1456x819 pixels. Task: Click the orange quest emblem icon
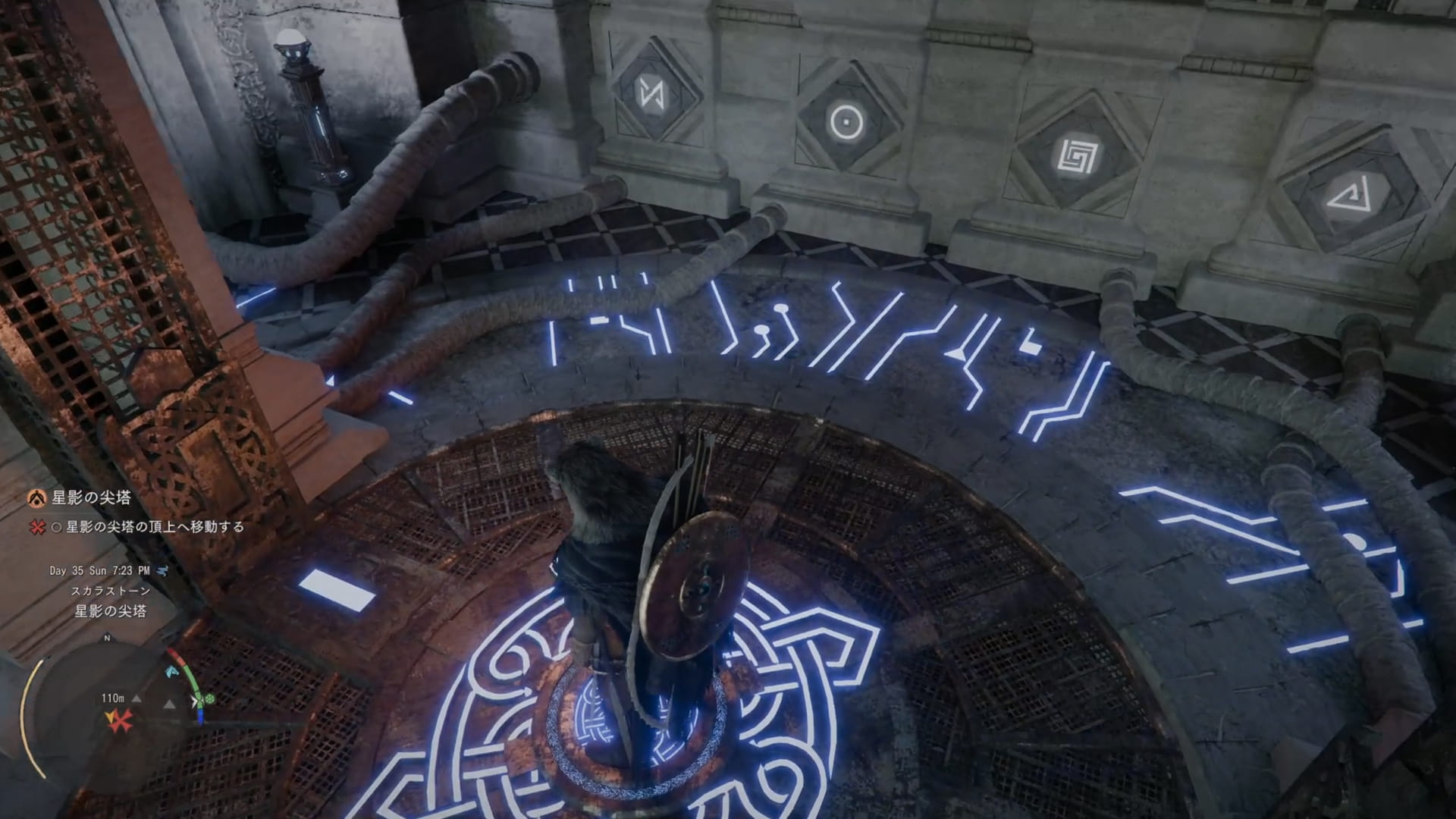[x=36, y=497]
